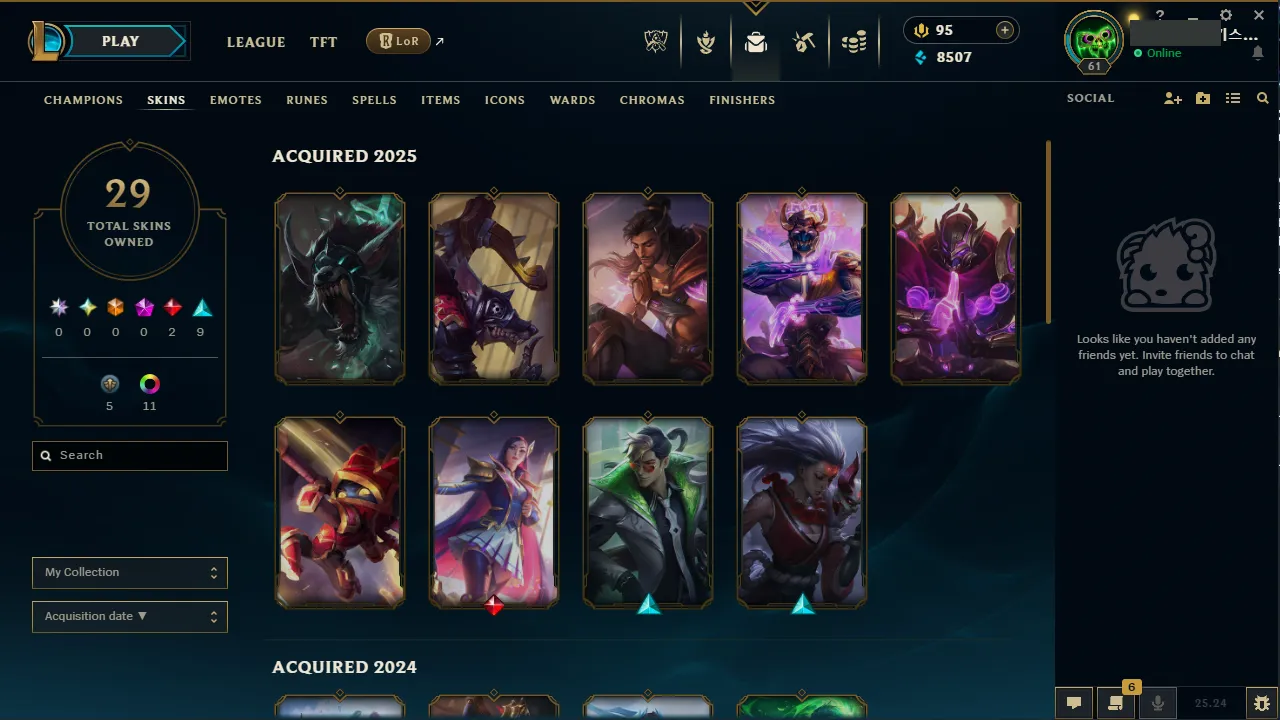Toggle the red rarity filter showing 2 skins
1280x720 pixels.
(x=172, y=307)
